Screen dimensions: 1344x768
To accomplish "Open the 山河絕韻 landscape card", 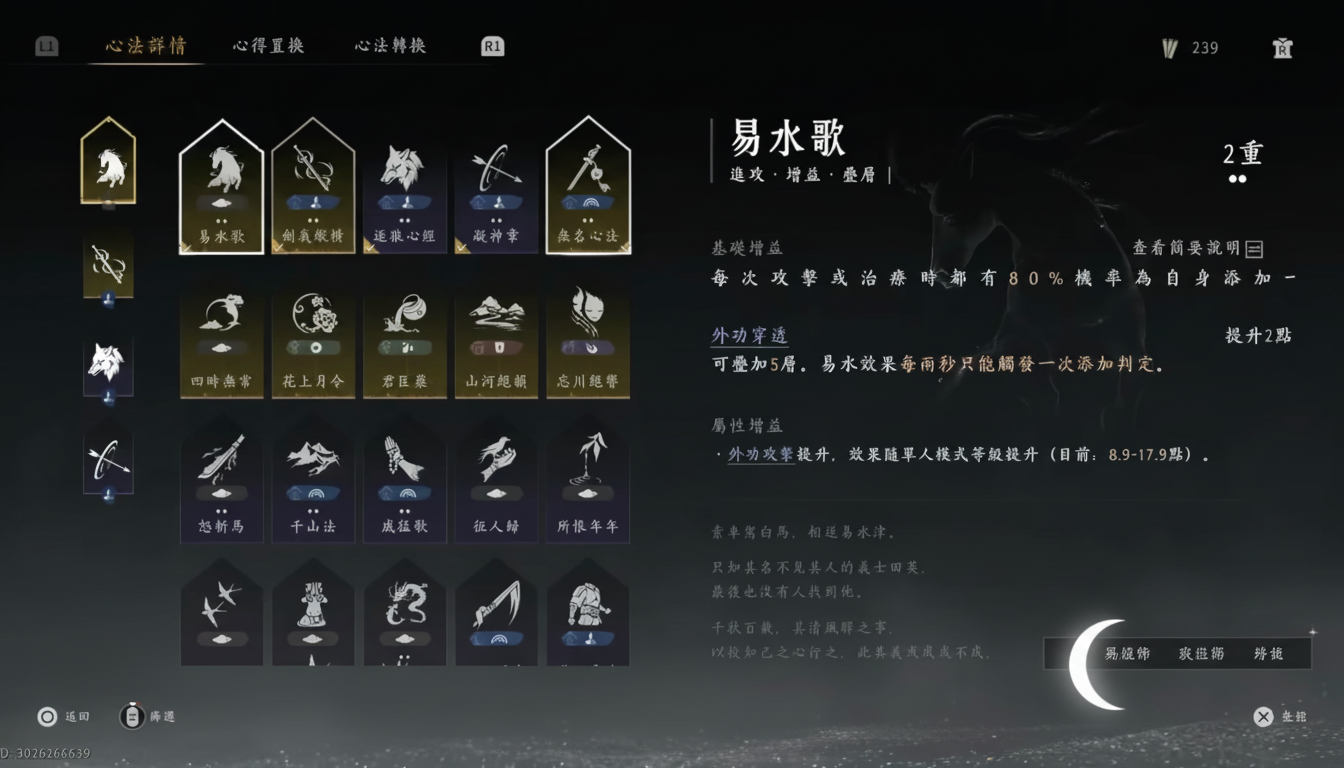I will coord(496,340).
